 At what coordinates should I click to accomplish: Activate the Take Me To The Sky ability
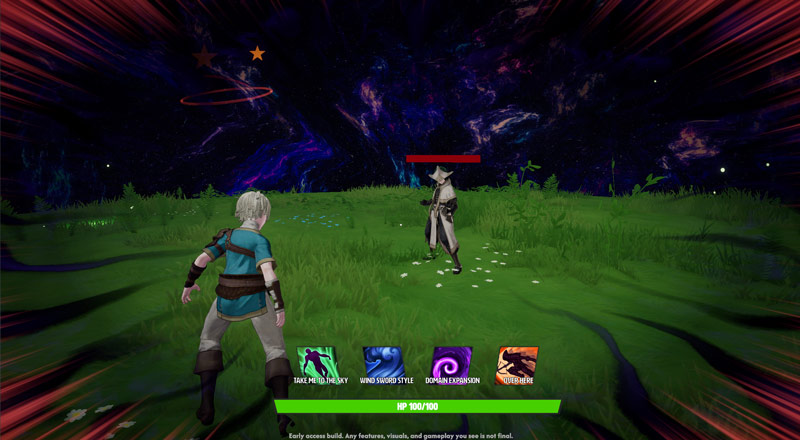point(317,362)
